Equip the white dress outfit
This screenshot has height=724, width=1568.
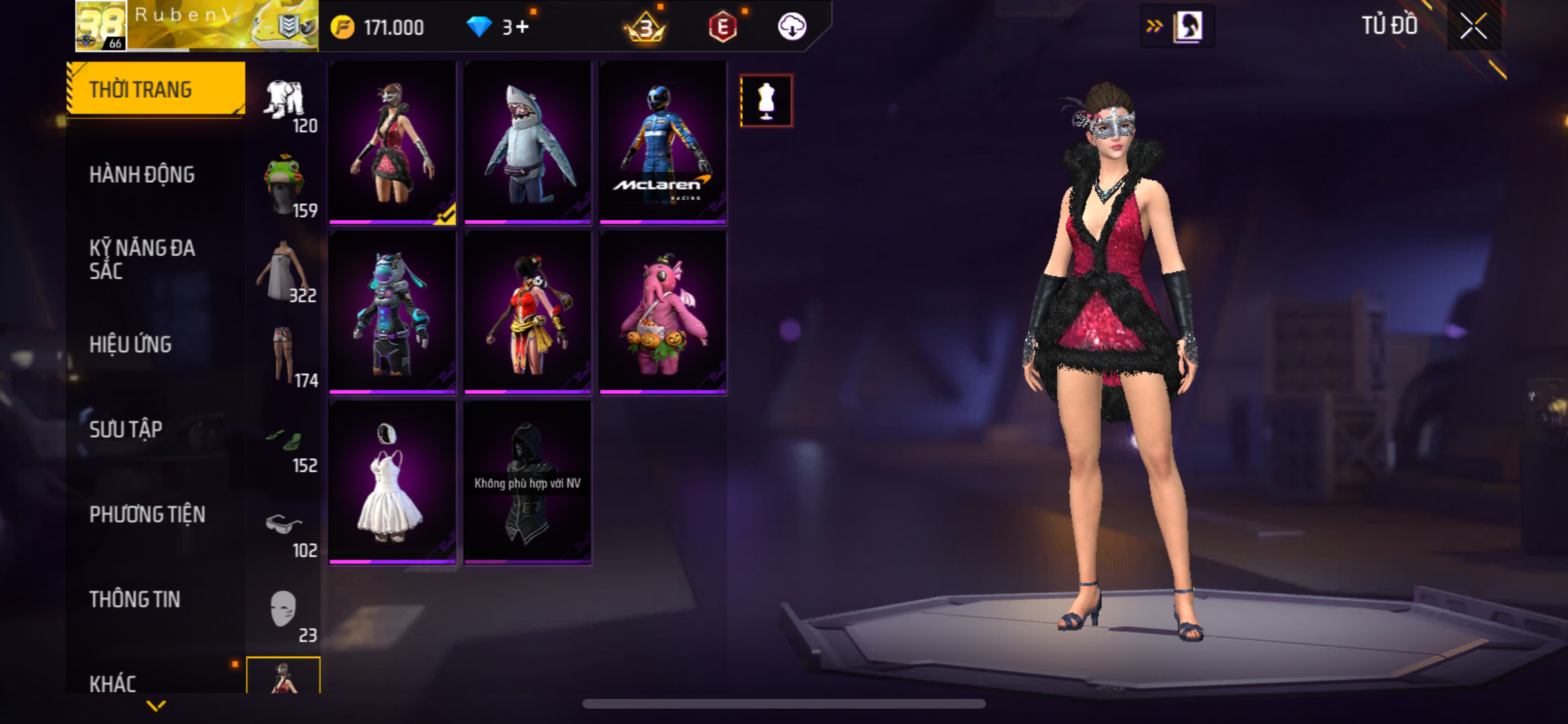coord(392,483)
